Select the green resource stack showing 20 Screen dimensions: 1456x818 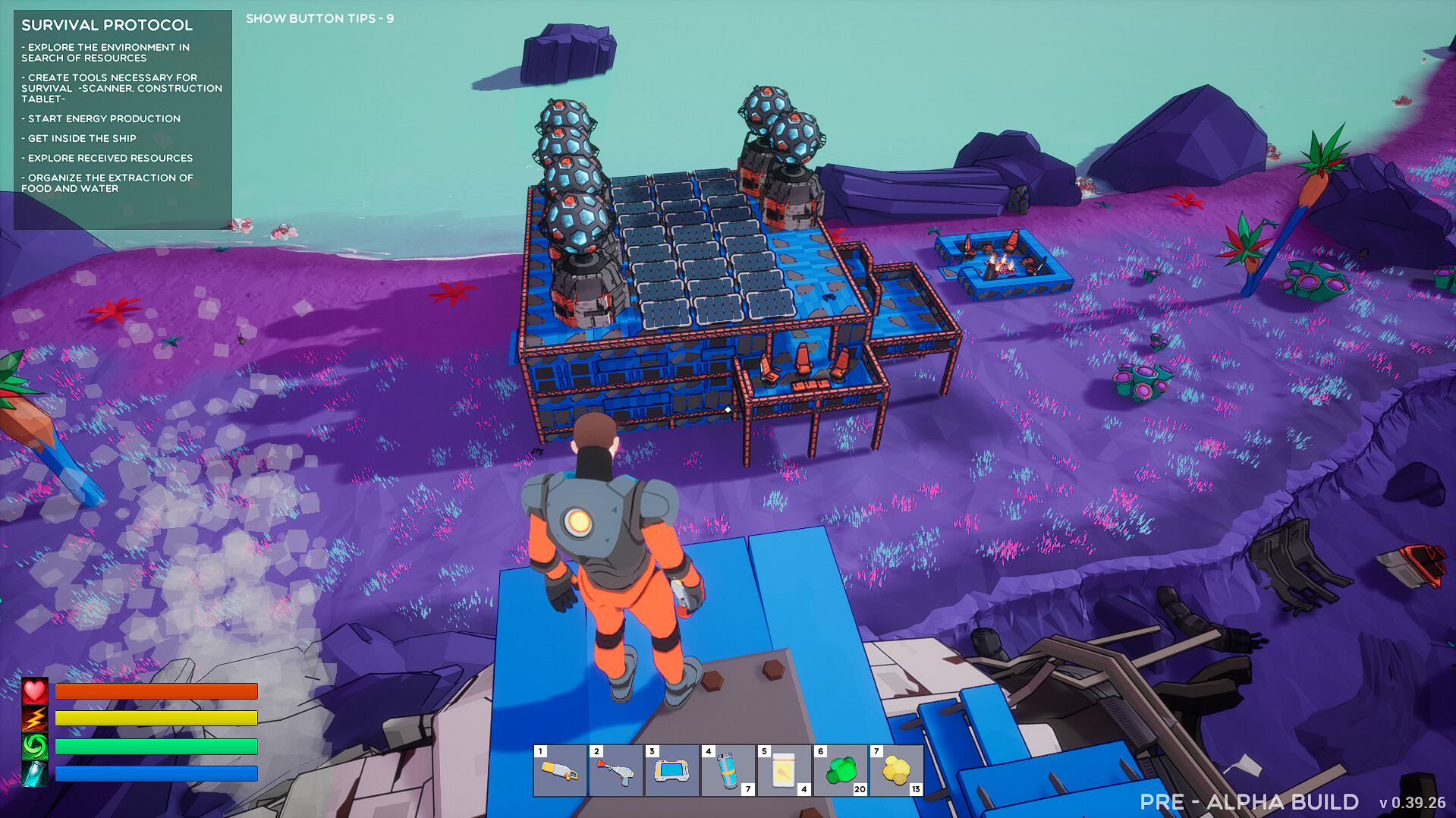pyautogui.click(x=840, y=771)
